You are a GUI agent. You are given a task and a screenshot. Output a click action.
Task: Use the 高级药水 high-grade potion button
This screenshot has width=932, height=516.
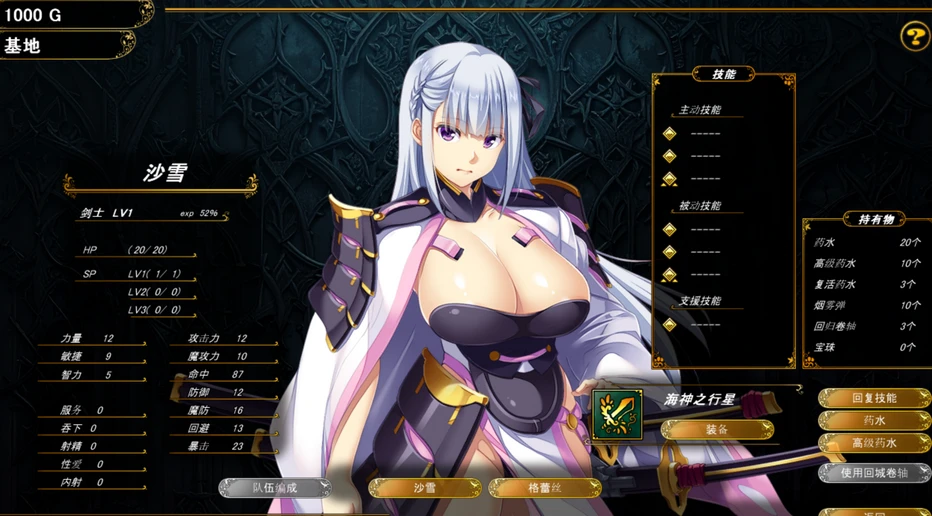874,443
